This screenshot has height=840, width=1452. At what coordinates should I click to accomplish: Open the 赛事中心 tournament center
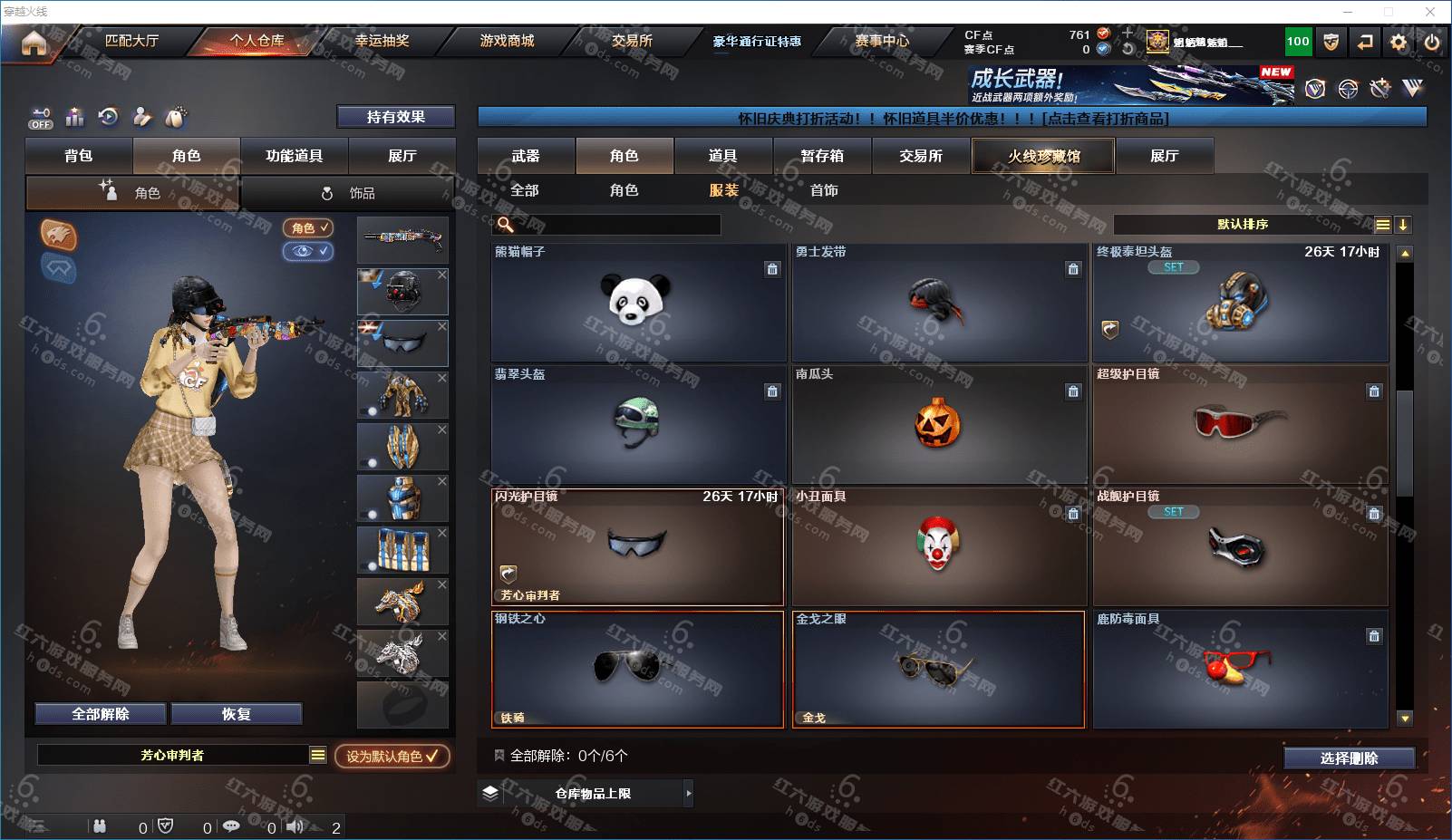tap(881, 41)
